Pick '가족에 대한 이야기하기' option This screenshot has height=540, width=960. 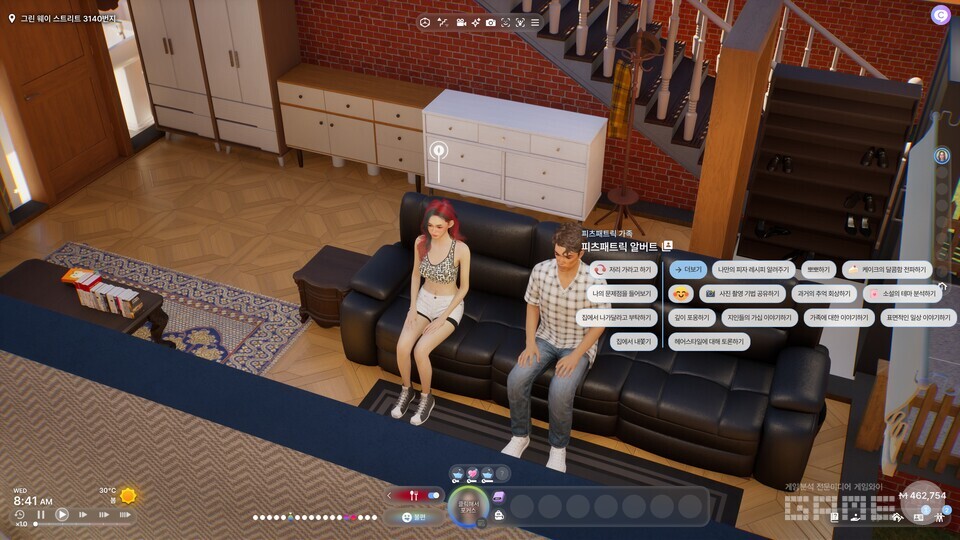tap(838, 318)
